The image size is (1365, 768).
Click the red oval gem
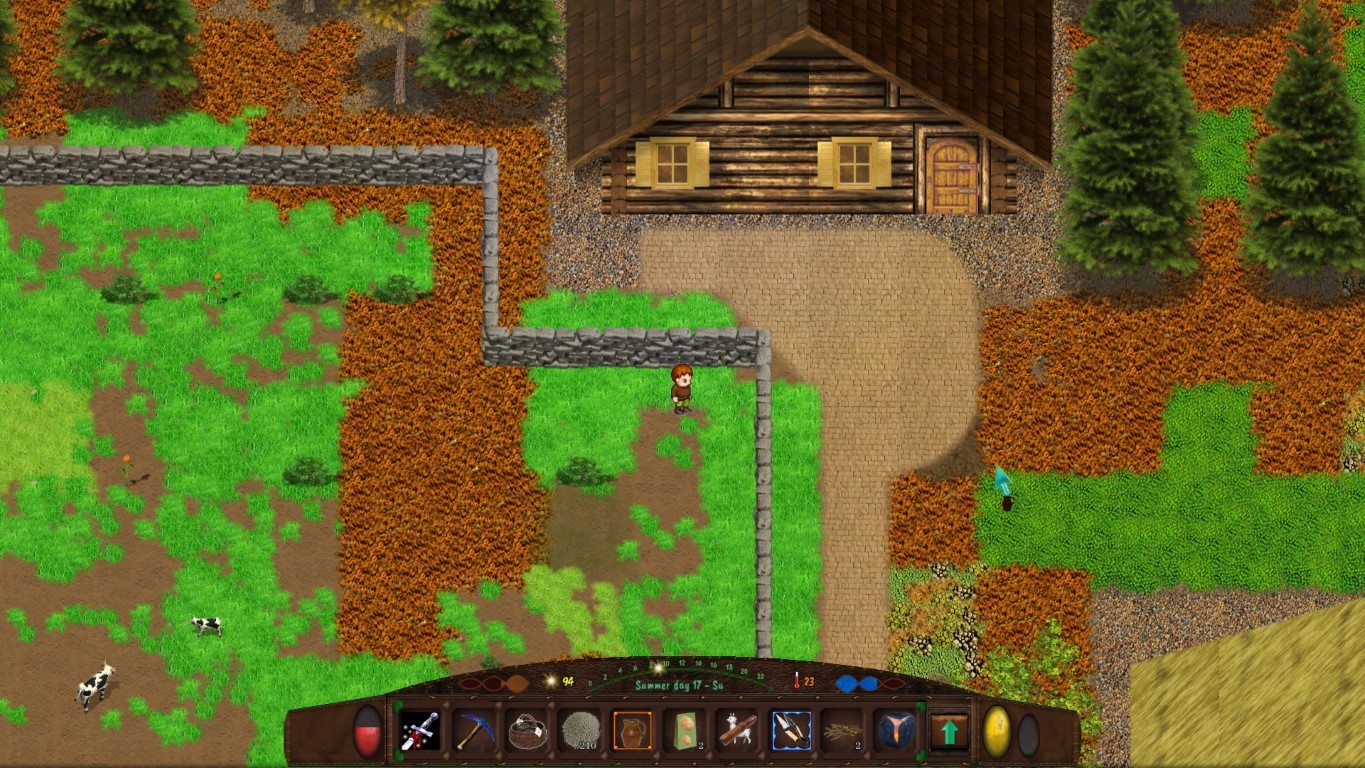pyautogui.click(x=368, y=732)
